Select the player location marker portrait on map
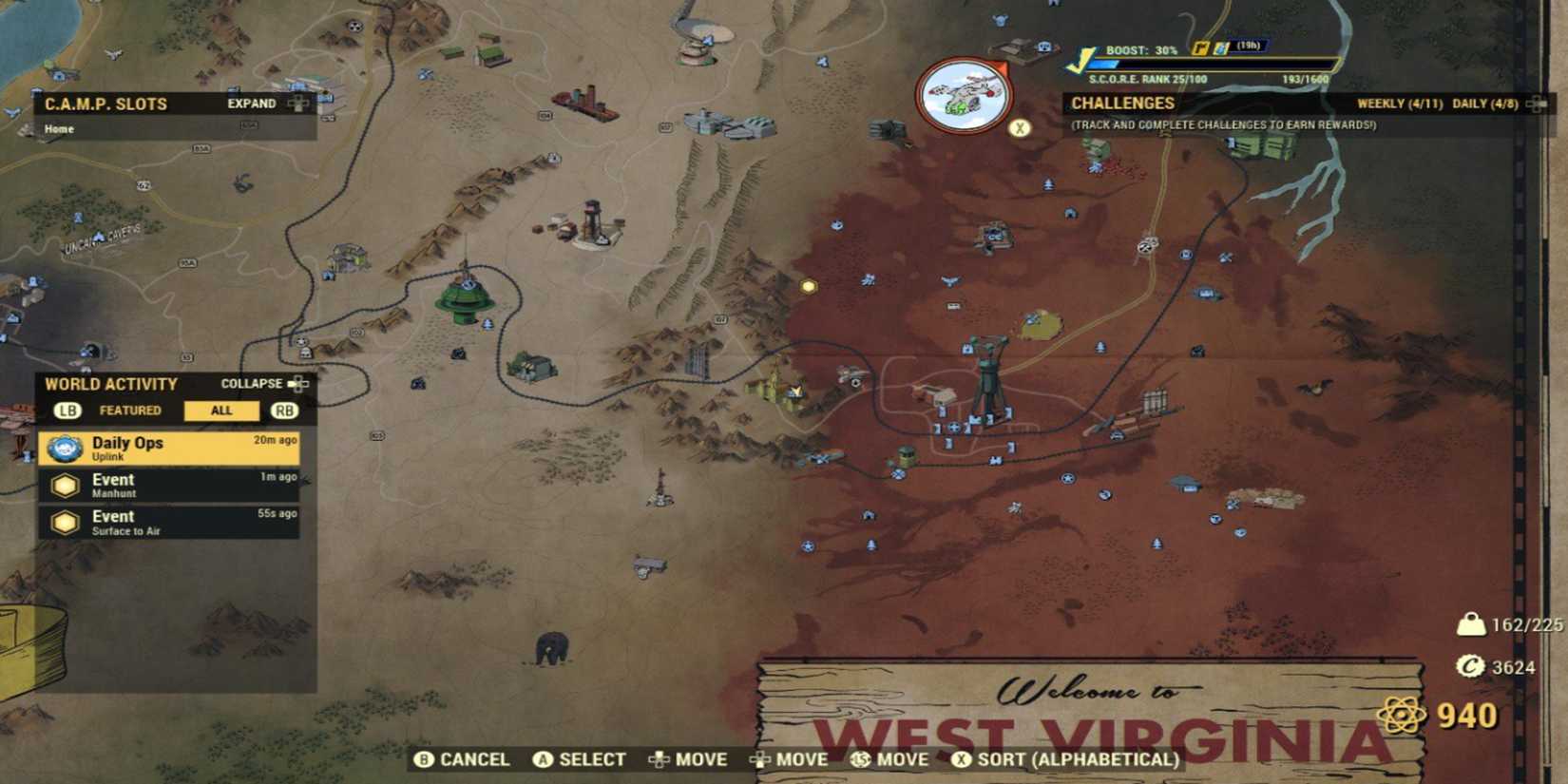This screenshot has height=784, width=1568. (962, 92)
